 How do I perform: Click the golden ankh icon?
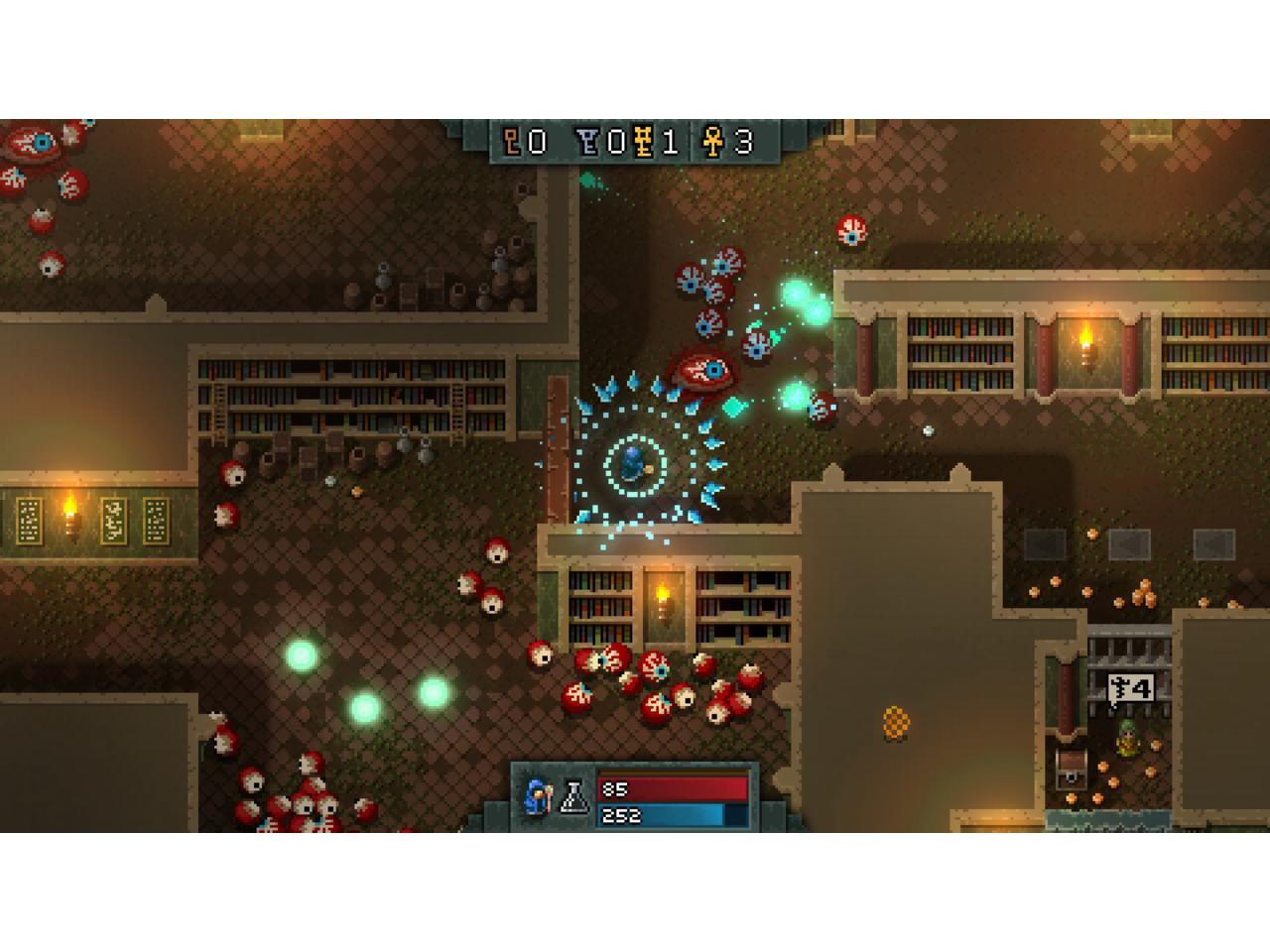[x=712, y=143]
